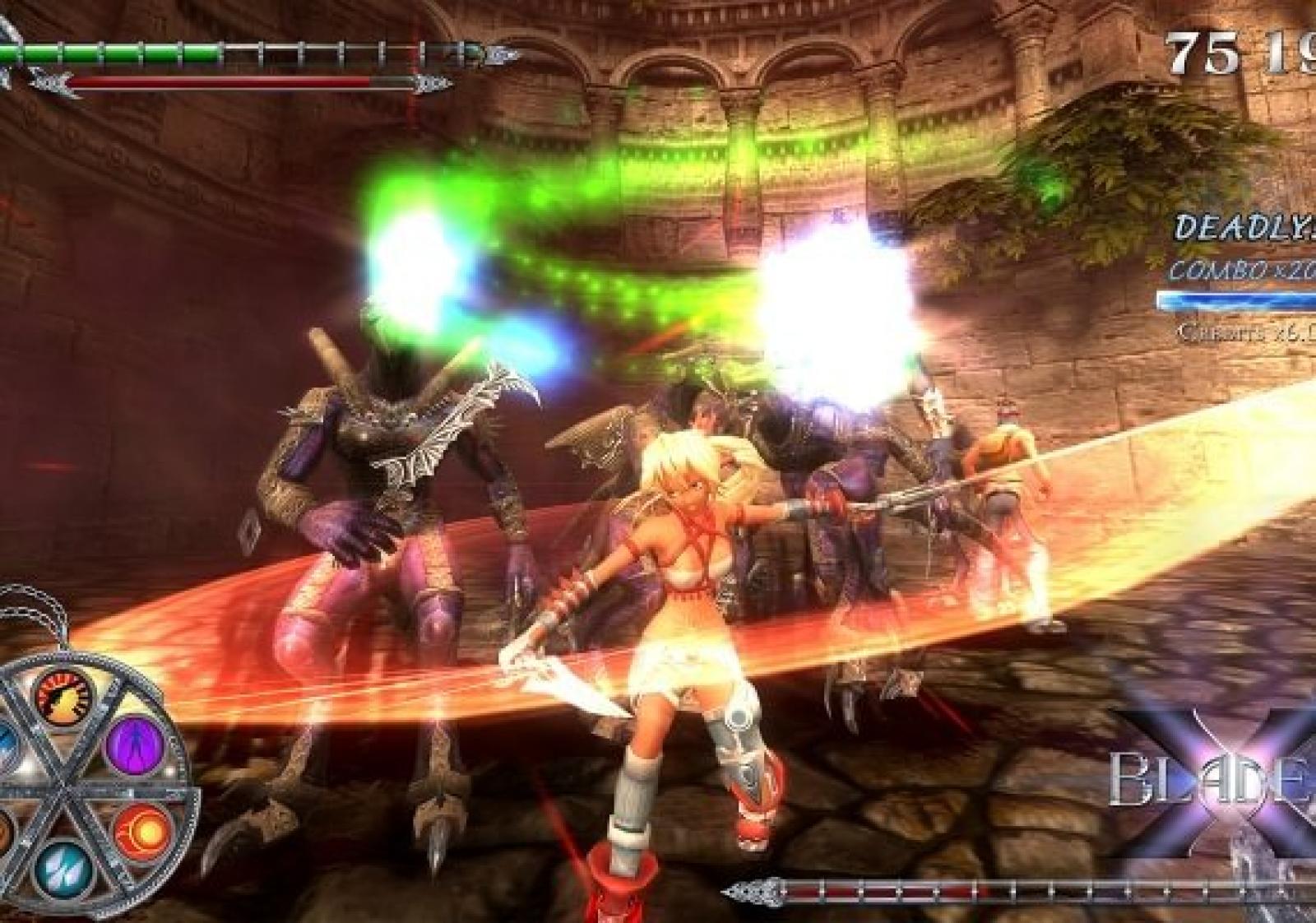Use the orange sun fireball skill

137,832
